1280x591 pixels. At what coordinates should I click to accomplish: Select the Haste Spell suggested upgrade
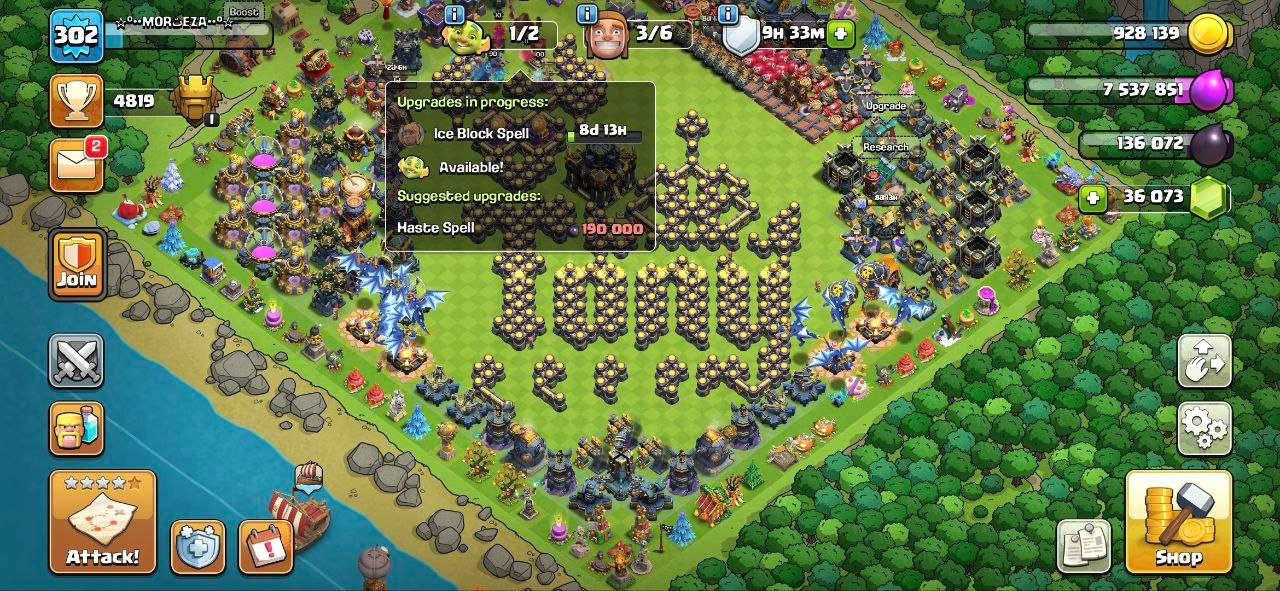pos(520,228)
